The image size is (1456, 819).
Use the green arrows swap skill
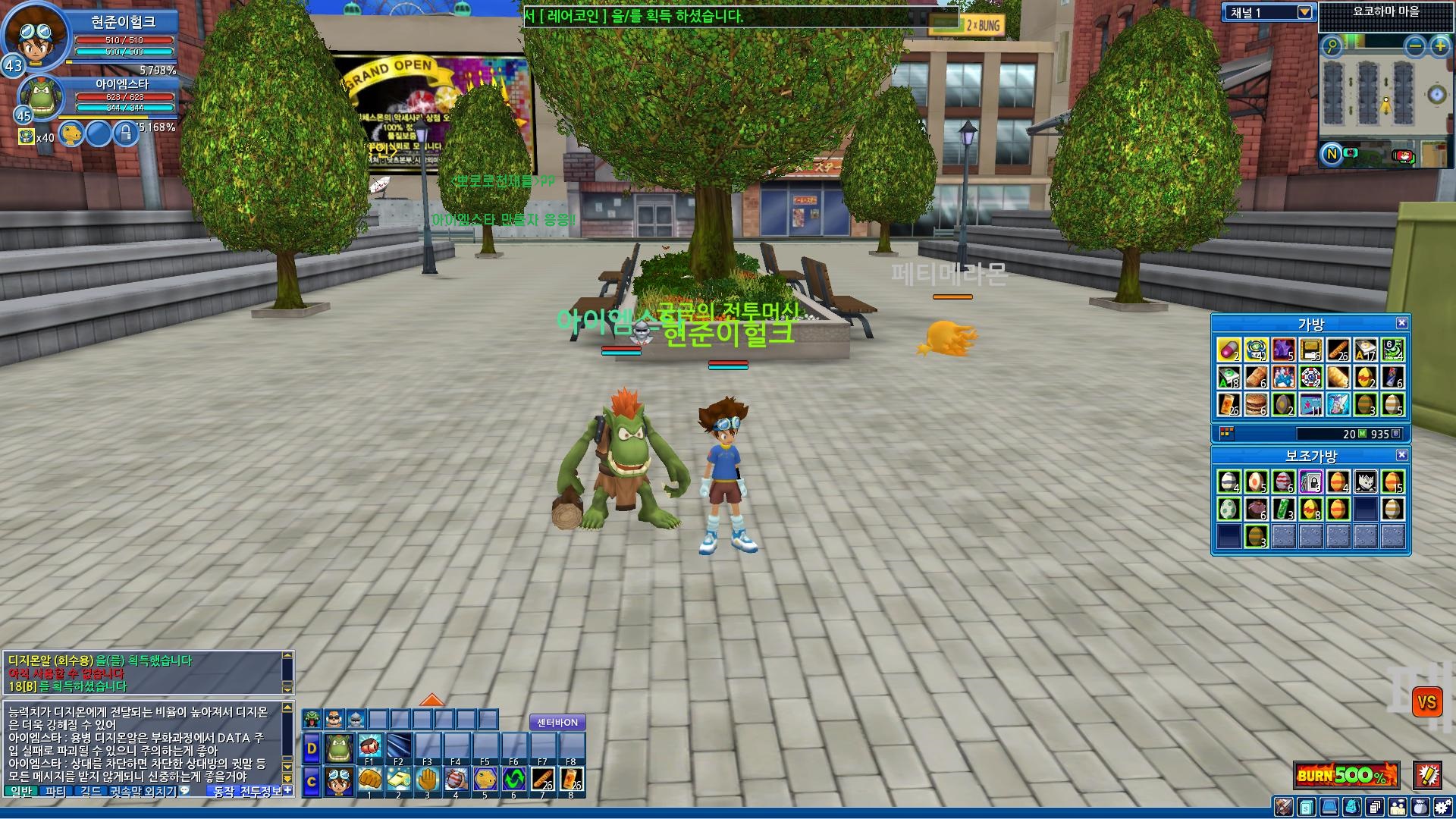point(513,780)
